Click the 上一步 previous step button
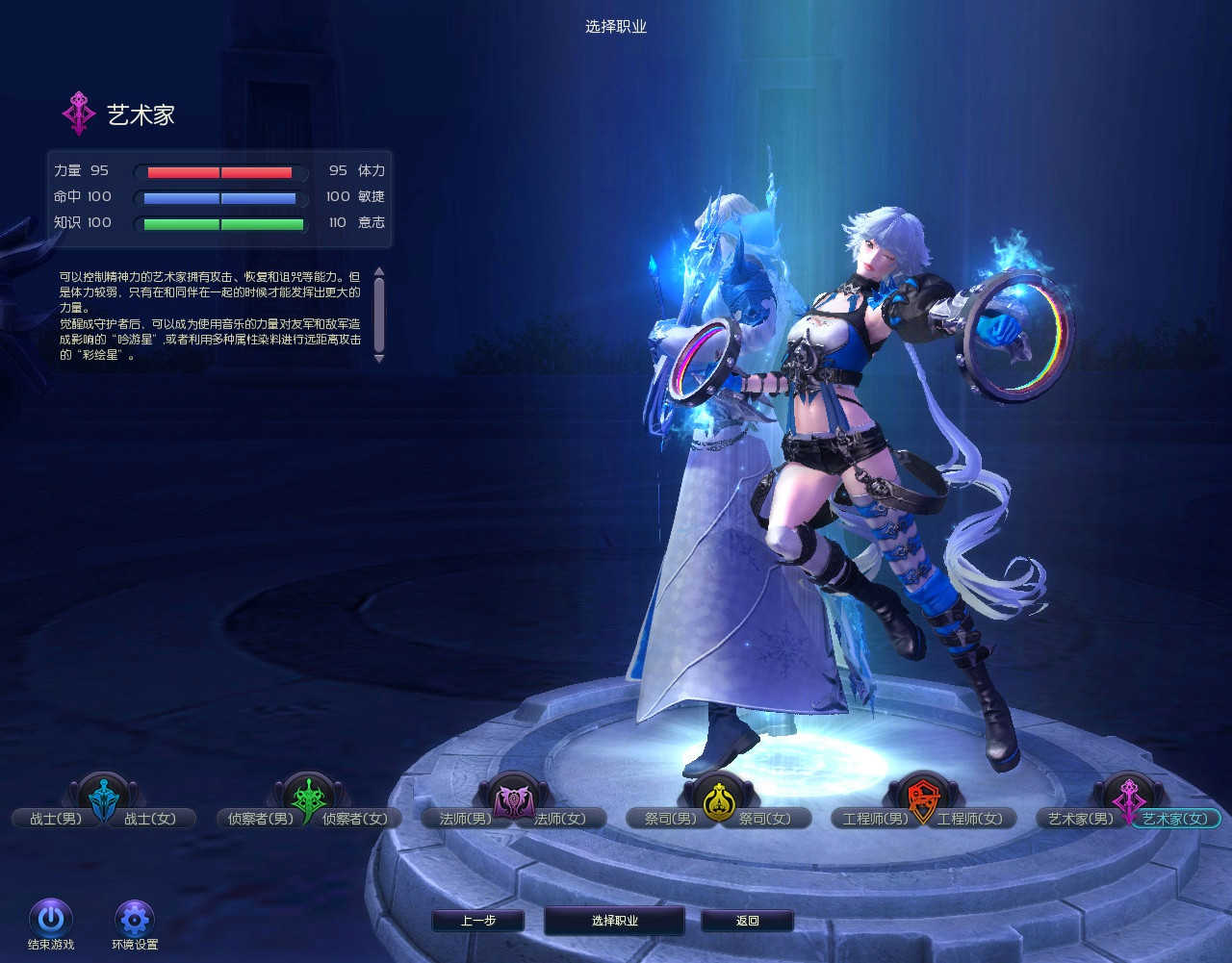This screenshot has width=1232, height=963. [x=478, y=921]
